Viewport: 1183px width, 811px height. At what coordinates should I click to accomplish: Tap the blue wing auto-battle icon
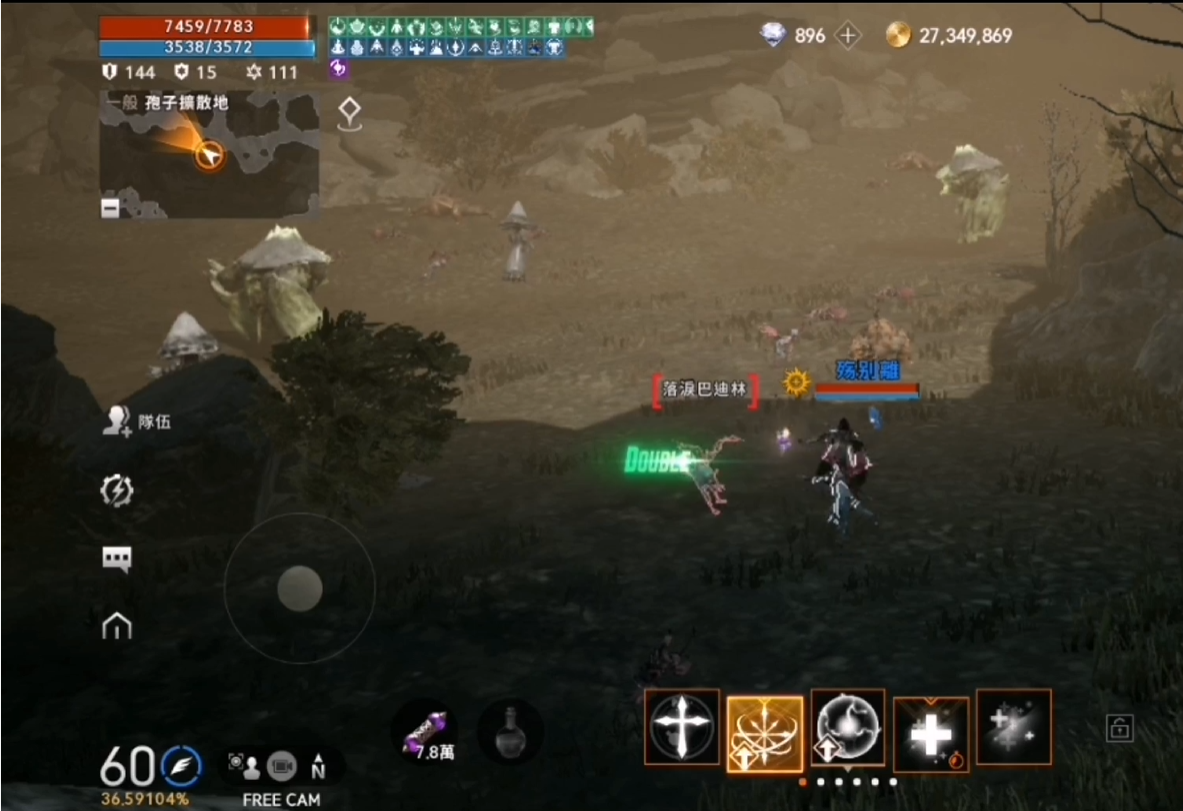[x=181, y=766]
